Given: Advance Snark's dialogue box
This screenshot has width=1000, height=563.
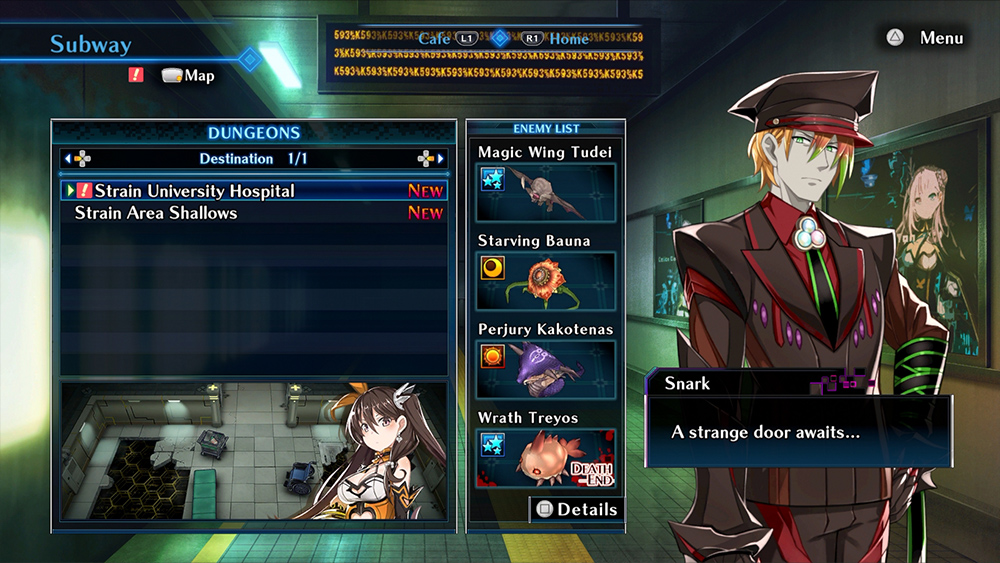Looking at the screenshot, I should (799, 432).
